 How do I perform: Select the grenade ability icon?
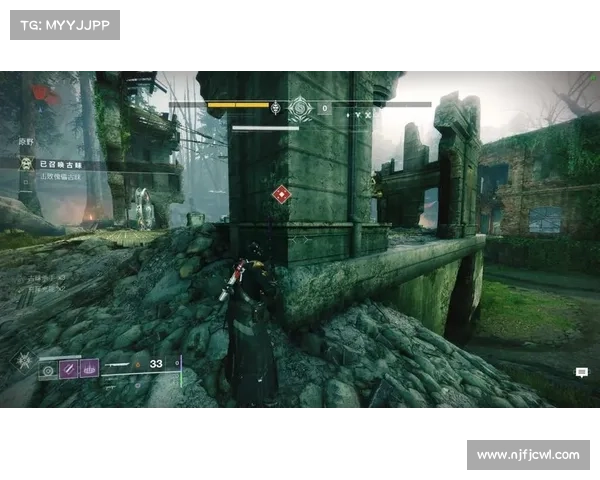click(49, 371)
